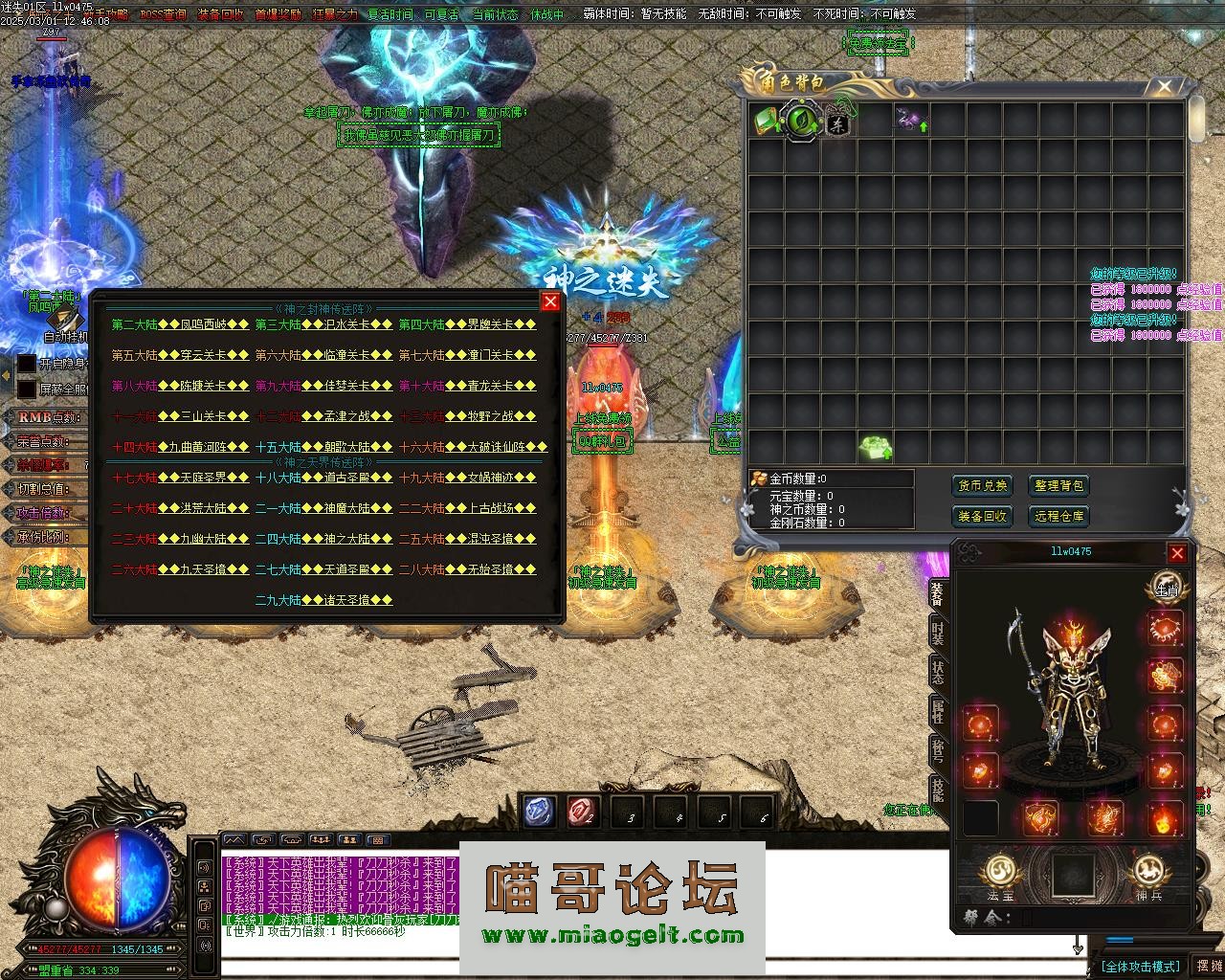Select the purple creature item in the bag
Screen dimensions: 1225x980
coord(909,120)
